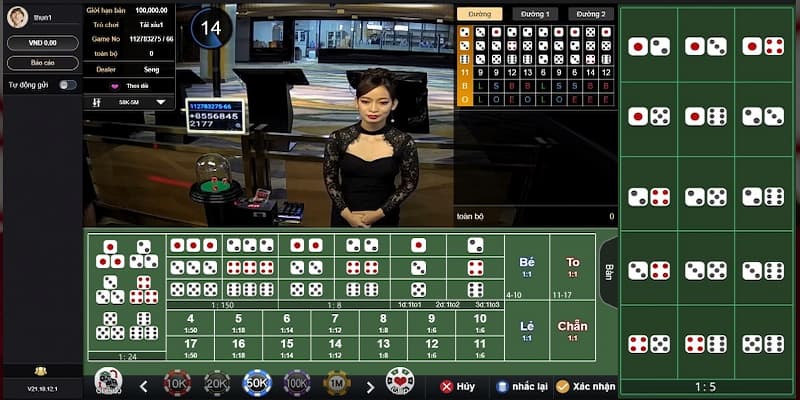Open the Báo cáo report

pyautogui.click(x=42, y=63)
